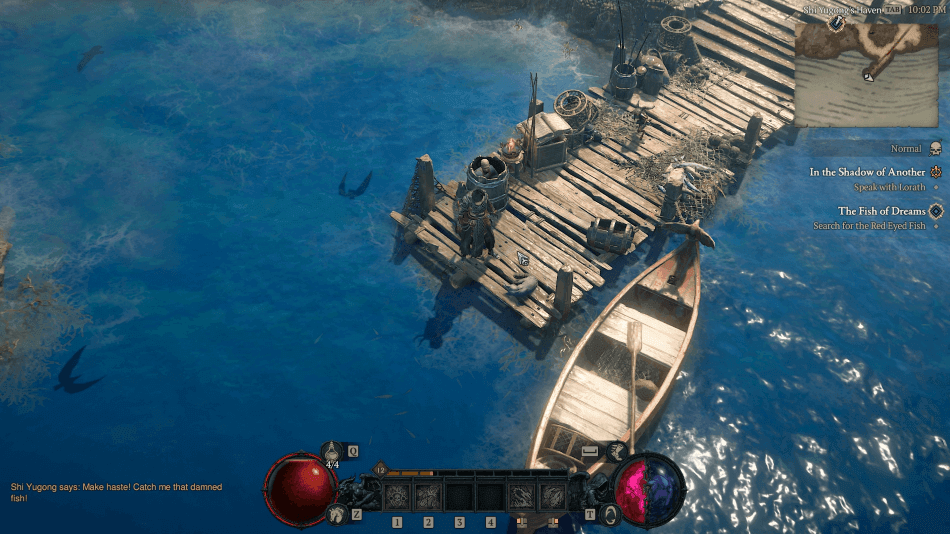Select the In the Shadow of Another quest
This screenshot has width=950, height=534.
point(867,172)
